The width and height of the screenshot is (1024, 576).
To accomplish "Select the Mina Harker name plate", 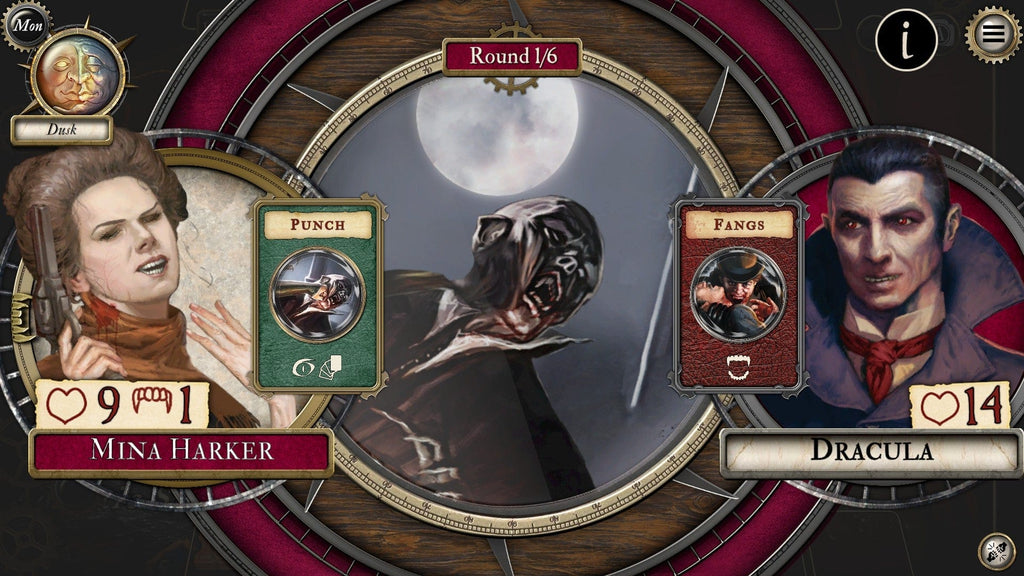I will tap(181, 452).
